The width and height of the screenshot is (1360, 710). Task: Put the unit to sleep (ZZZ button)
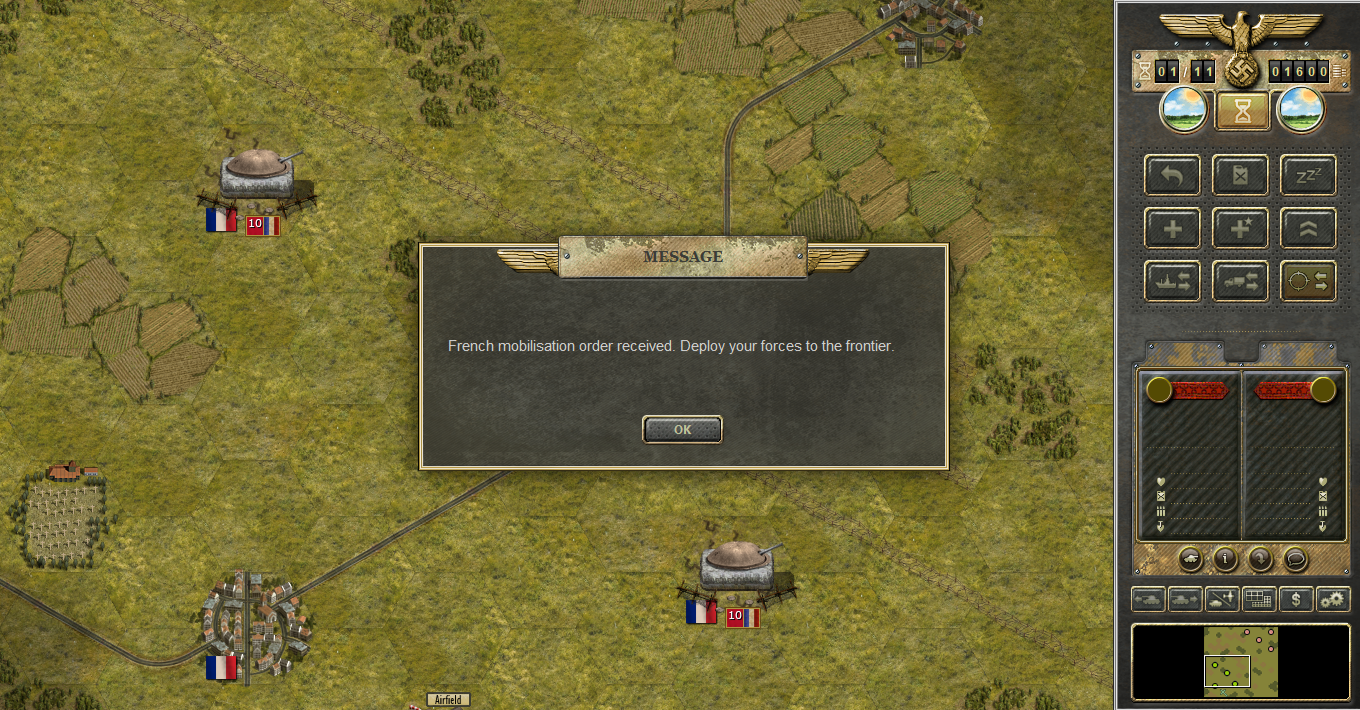pyautogui.click(x=1308, y=176)
